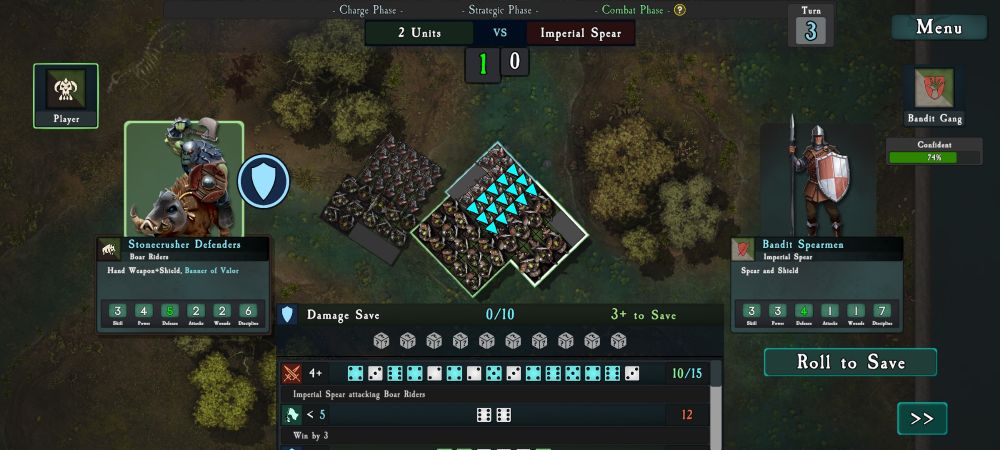
Task: Click the Bandit Spearmen unit portrait
Action: point(818,180)
